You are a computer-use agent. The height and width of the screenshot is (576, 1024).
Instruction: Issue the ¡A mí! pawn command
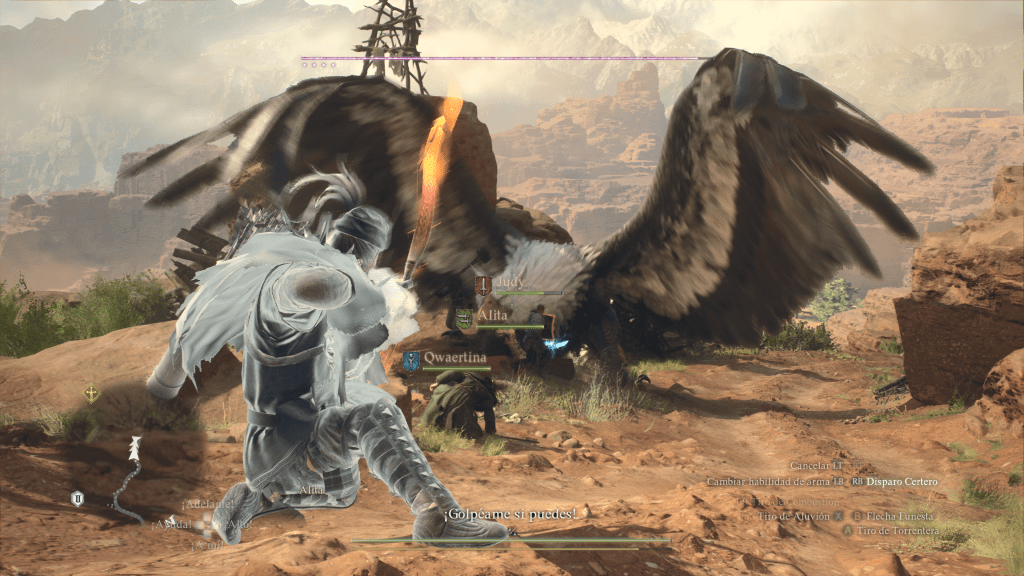(206, 546)
